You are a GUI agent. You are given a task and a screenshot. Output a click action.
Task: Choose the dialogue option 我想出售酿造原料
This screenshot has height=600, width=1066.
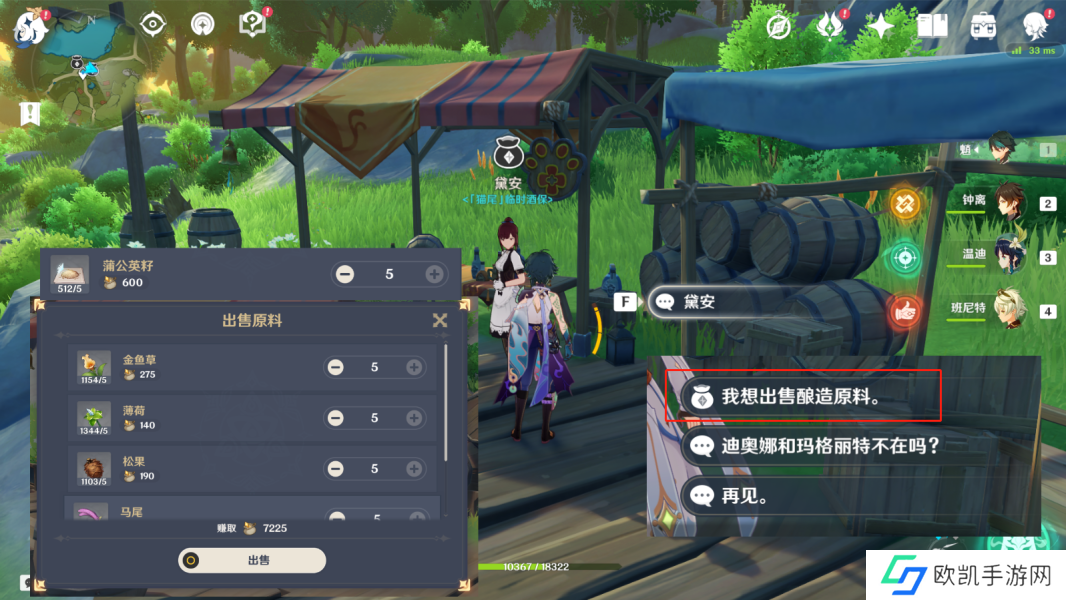point(803,395)
